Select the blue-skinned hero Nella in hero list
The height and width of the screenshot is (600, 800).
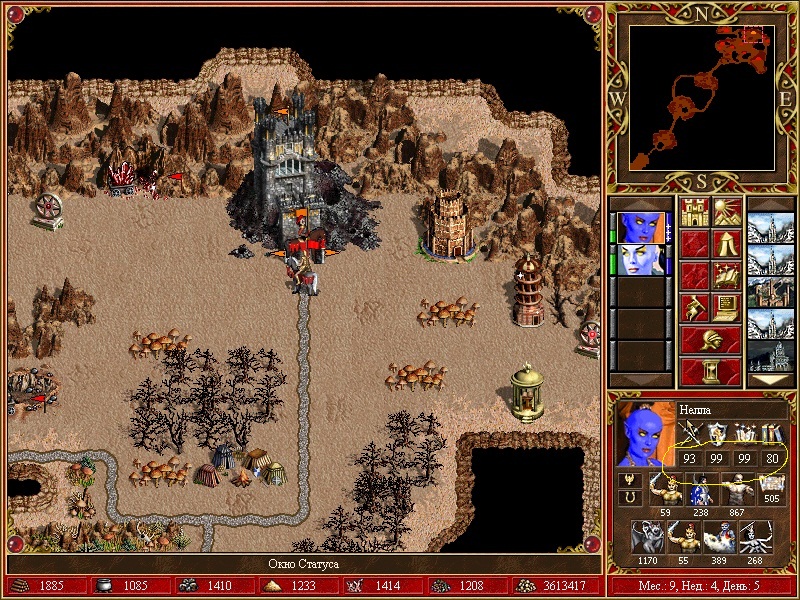tap(639, 226)
